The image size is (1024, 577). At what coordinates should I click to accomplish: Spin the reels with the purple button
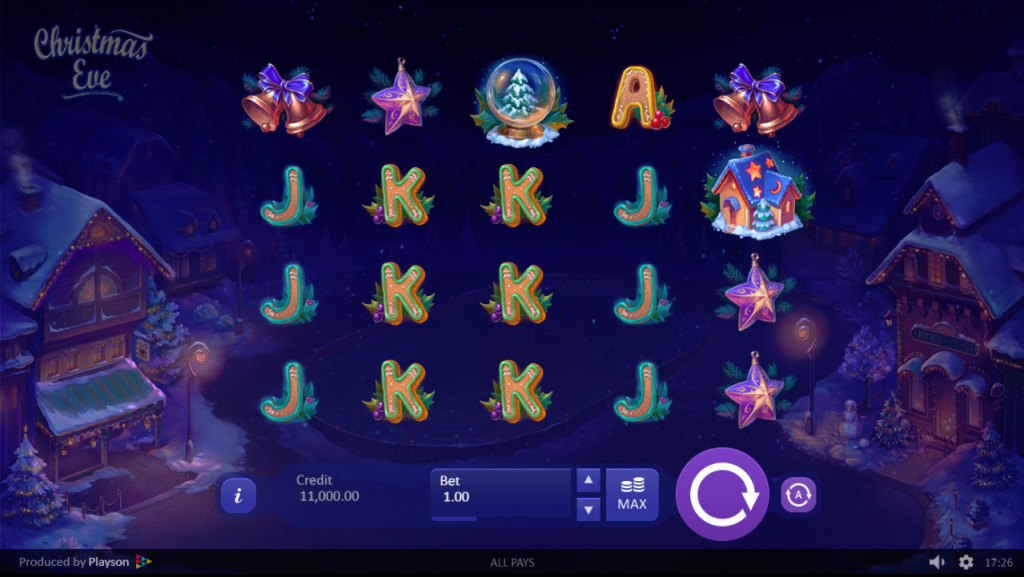click(722, 494)
